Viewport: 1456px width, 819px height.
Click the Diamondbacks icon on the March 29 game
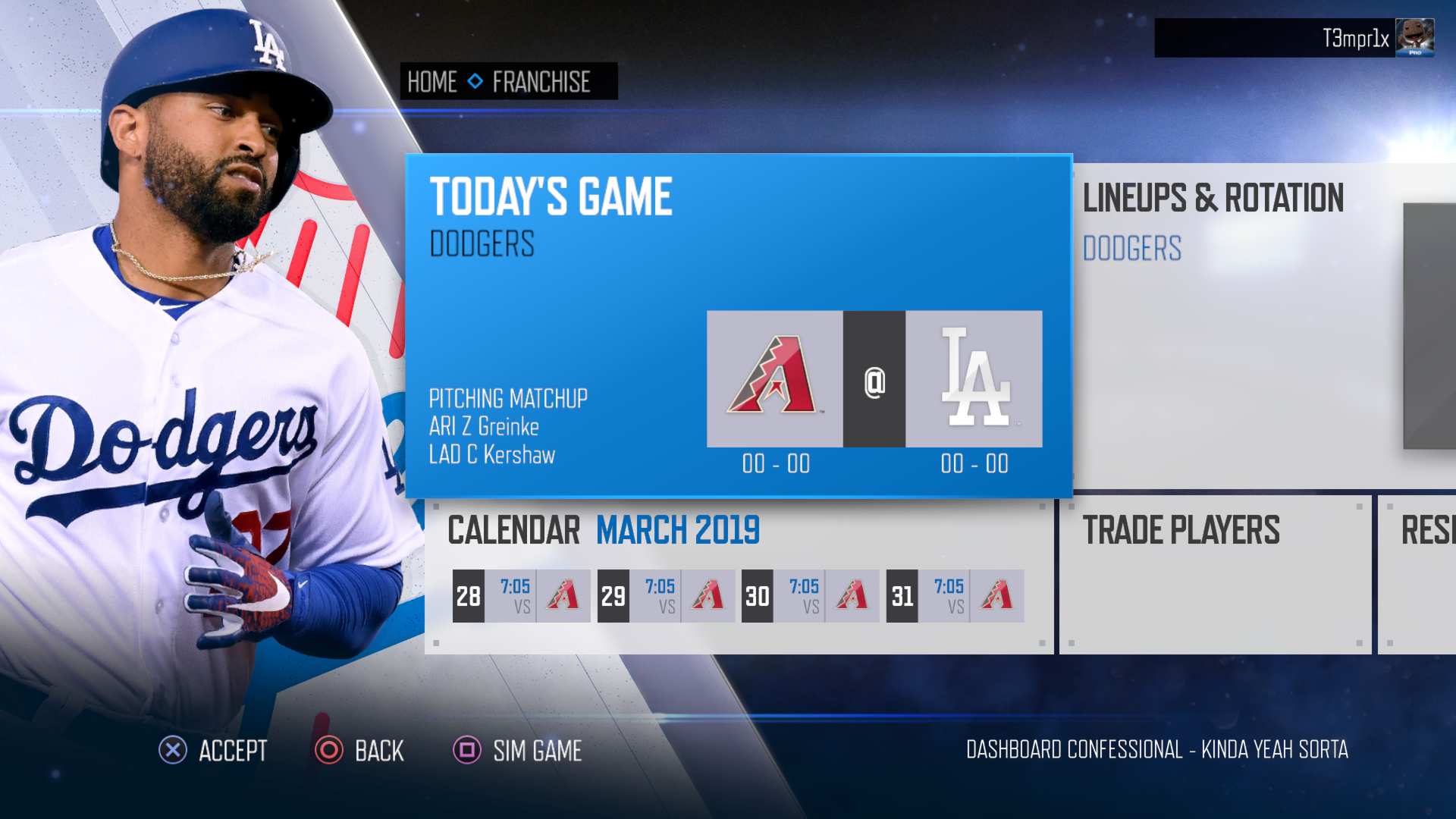[x=708, y=596]
